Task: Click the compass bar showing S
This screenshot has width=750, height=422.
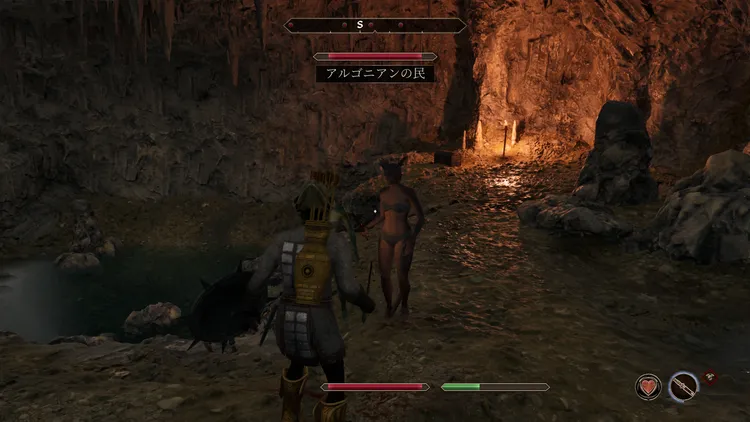Action: tap(375, 25)
